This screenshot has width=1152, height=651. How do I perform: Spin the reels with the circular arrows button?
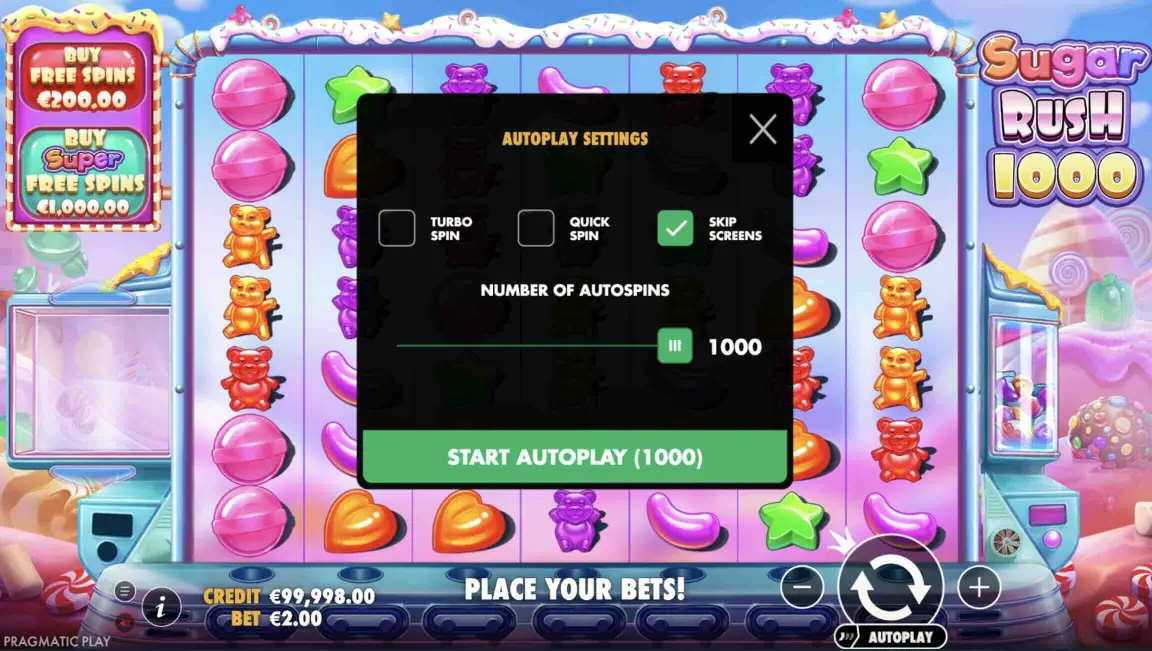[891, 586]
